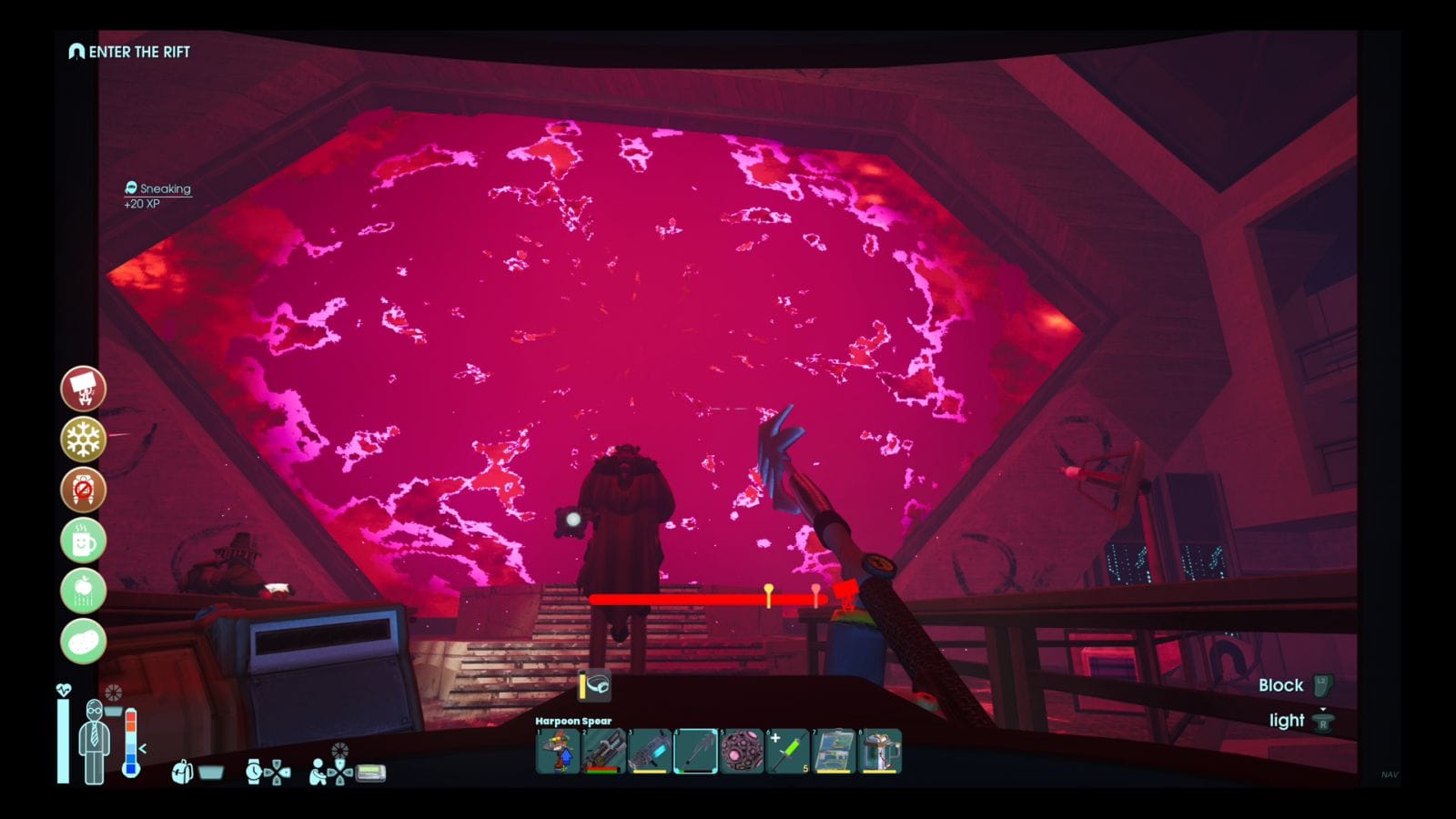1456x819 pixels.
Task: Click the wristwatch icon
Action: pyautogui.click(x=254, y=773)
